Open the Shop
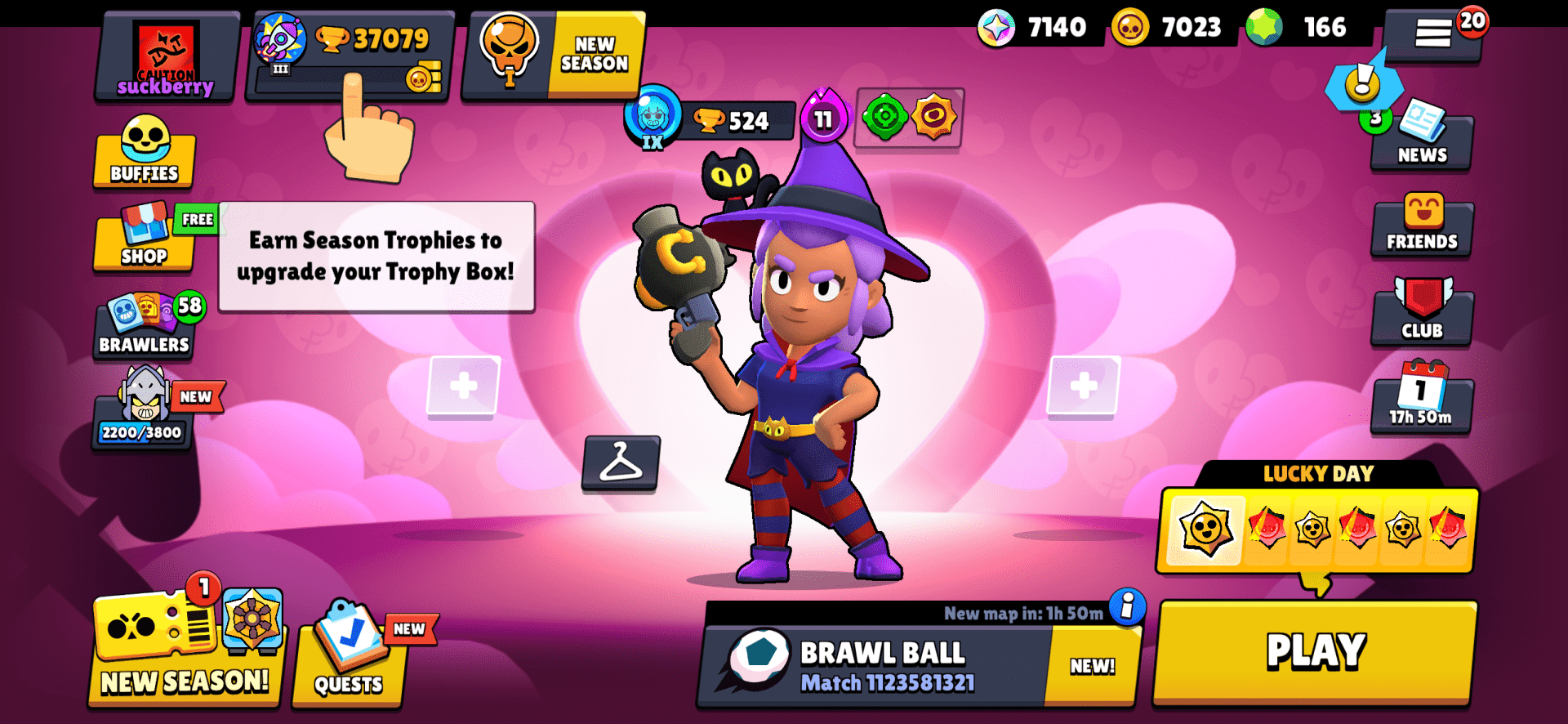Image resolution: width=1568 pixels, height=724 pixels. 144,241
